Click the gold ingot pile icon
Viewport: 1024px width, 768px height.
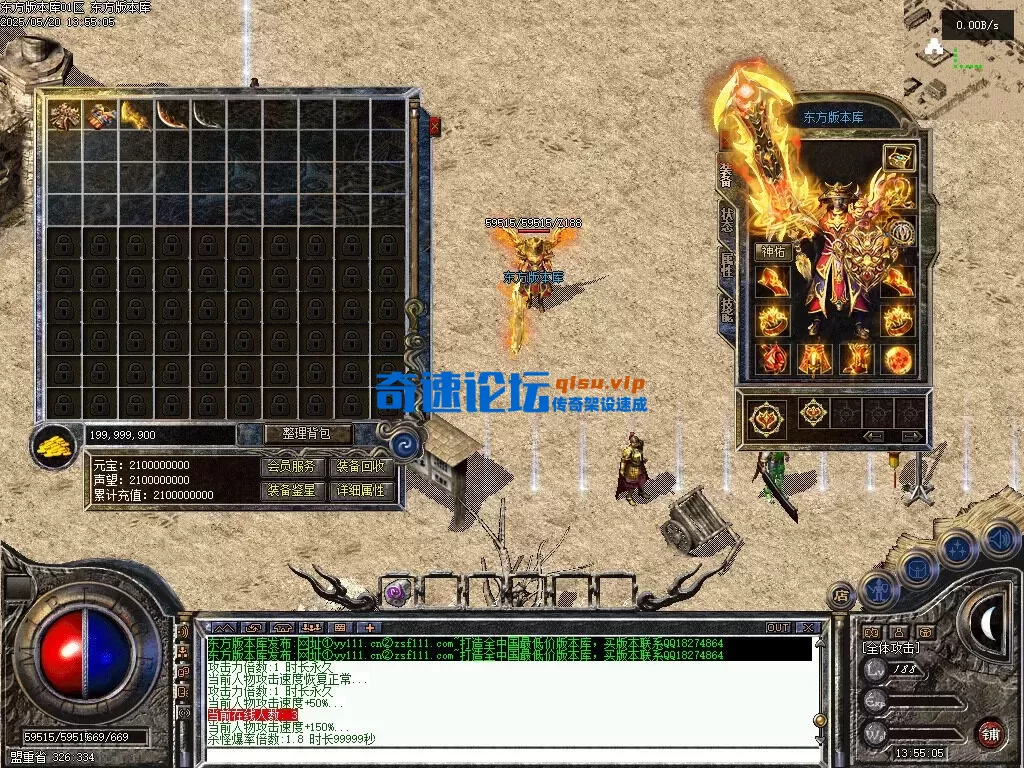[54, 446]
